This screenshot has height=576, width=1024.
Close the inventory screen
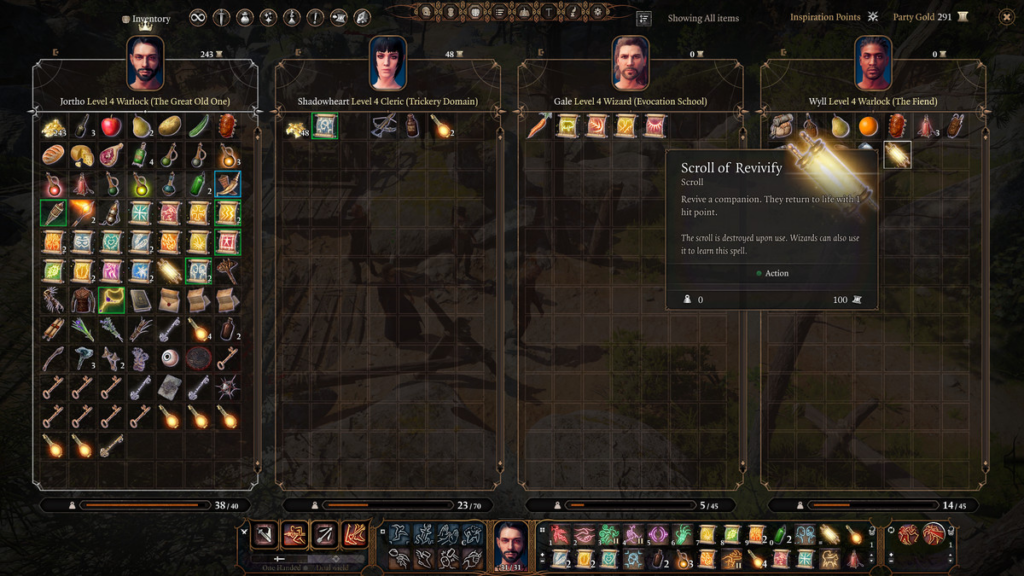coord(1006,17)
